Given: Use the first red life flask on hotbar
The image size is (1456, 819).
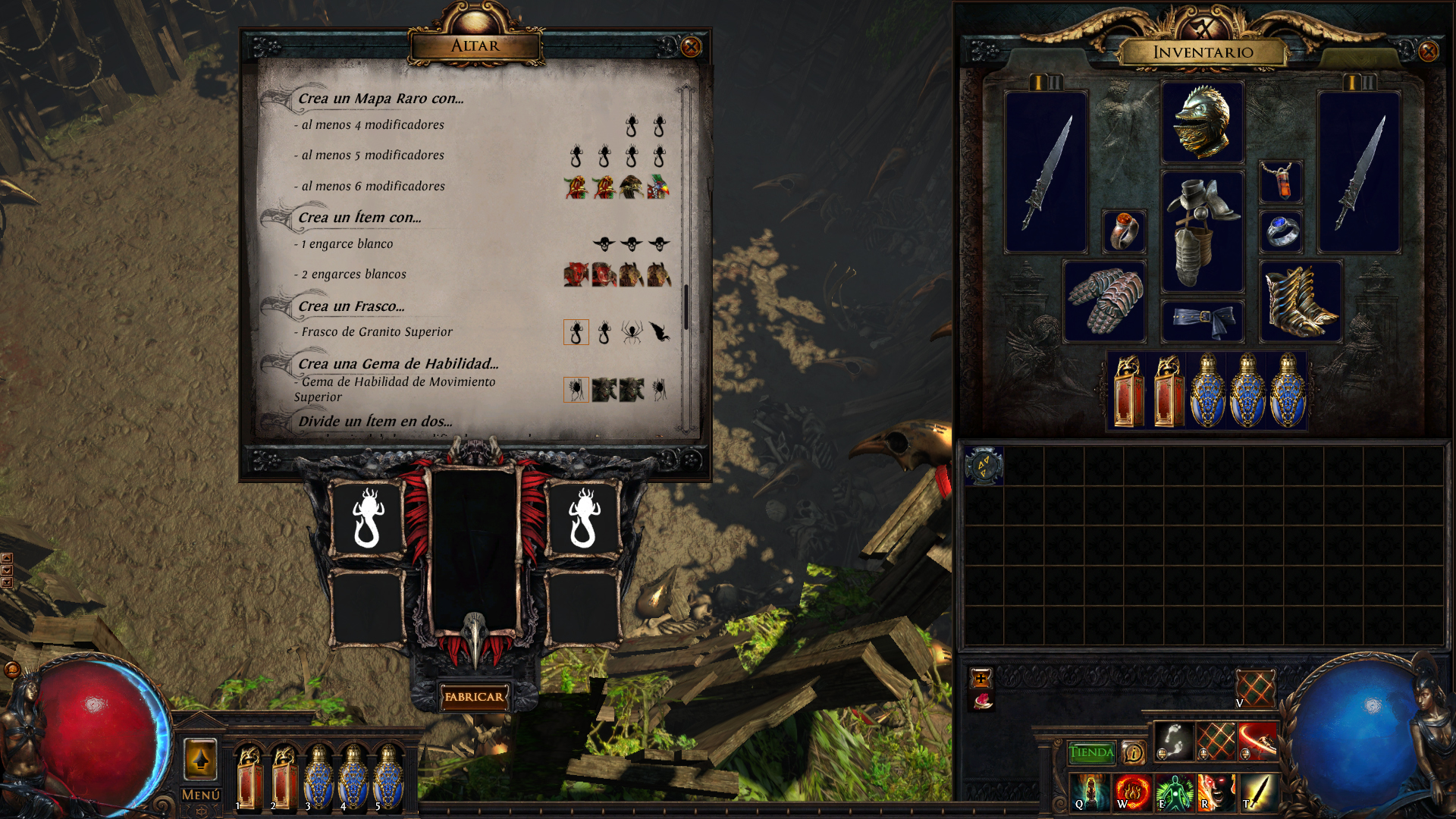Looking at the screenshot, I should tap(249, 775).
